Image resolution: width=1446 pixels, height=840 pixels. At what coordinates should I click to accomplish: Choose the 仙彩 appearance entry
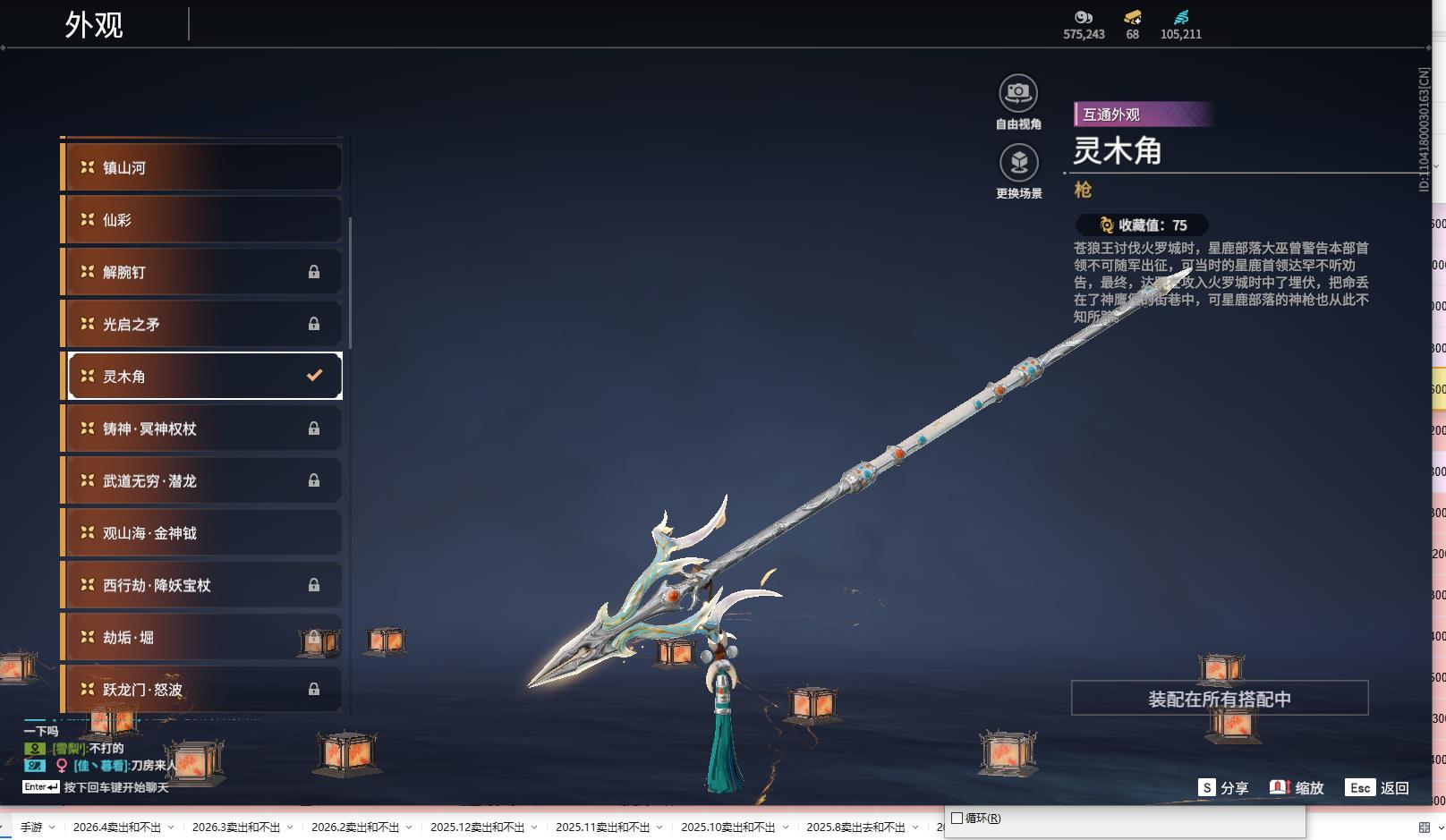pos(202,220)
